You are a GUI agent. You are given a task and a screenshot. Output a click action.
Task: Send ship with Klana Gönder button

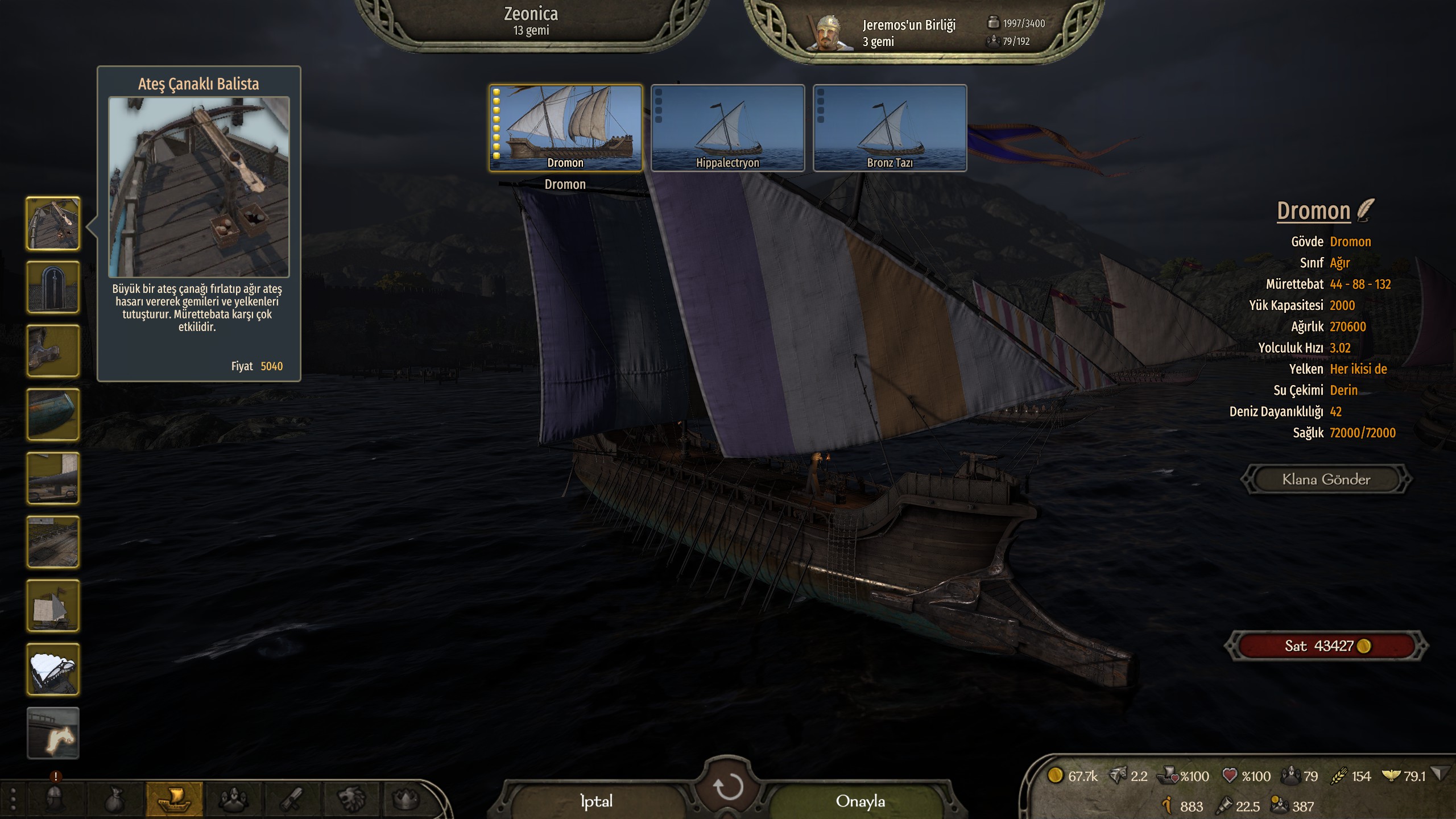1326,479
